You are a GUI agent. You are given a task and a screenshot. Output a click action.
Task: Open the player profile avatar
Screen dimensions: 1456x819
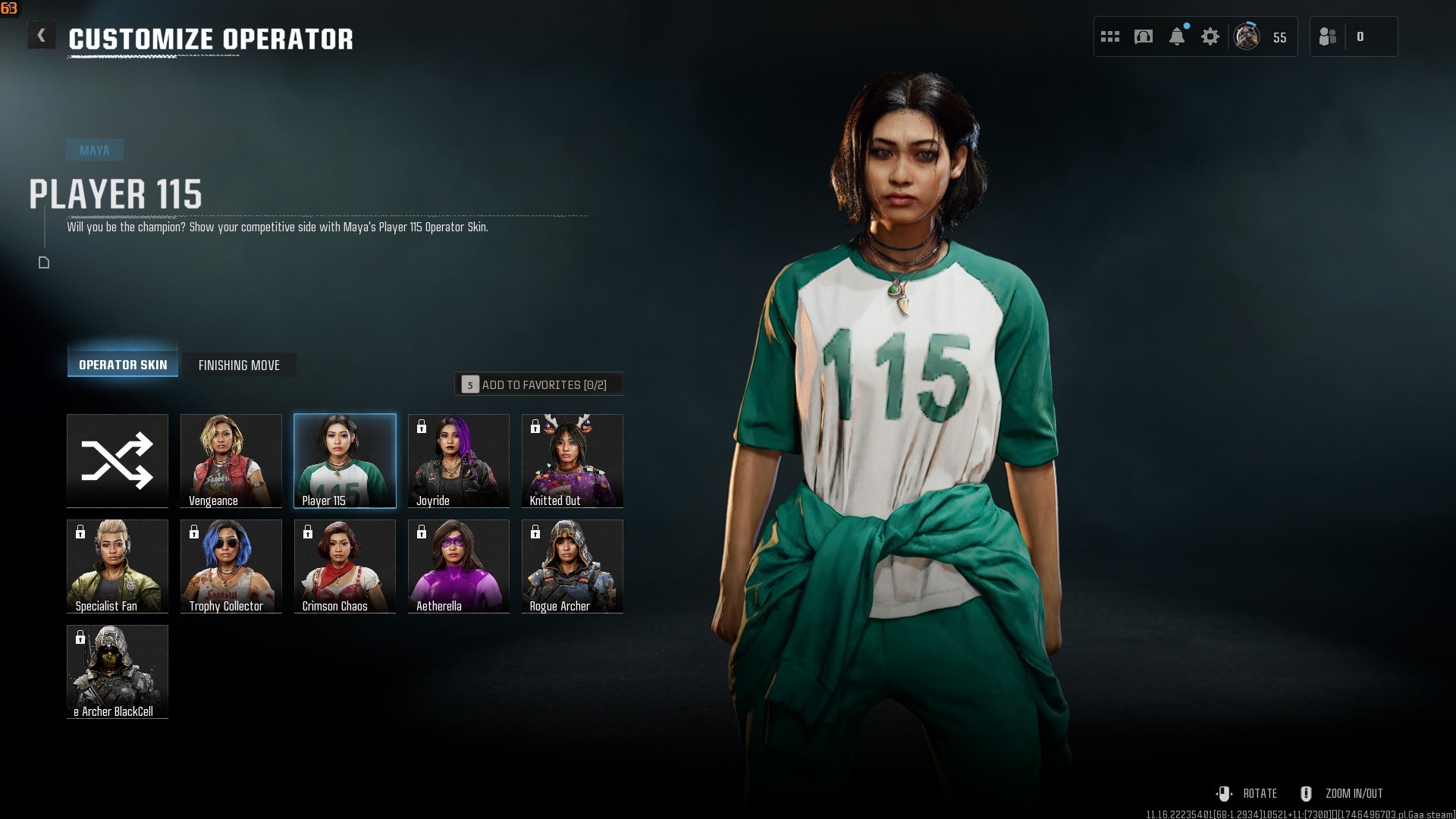pyautogui.click(x=1247, y=36)
